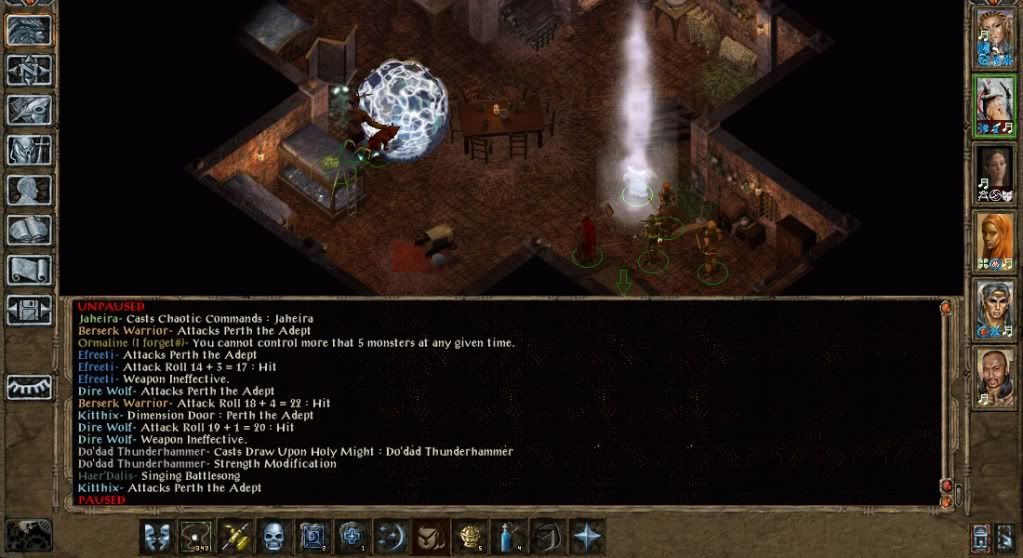Viewport: 1023px width, 558px height.
Task: Click the game clock to toggle pause
Action: point(28,535)
